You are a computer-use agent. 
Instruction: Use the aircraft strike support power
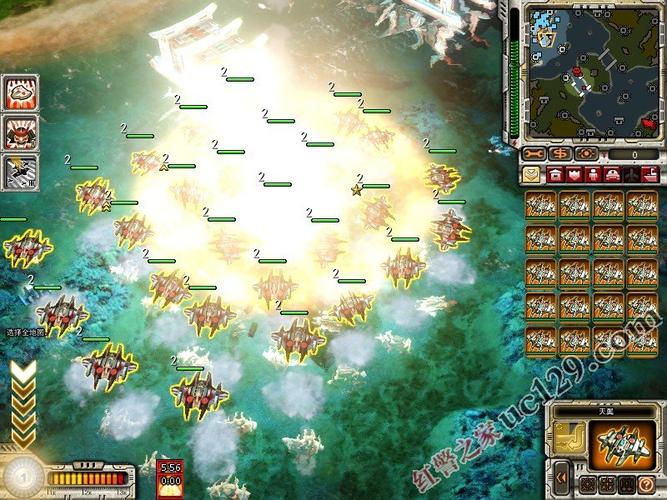[x=20, y=171]
